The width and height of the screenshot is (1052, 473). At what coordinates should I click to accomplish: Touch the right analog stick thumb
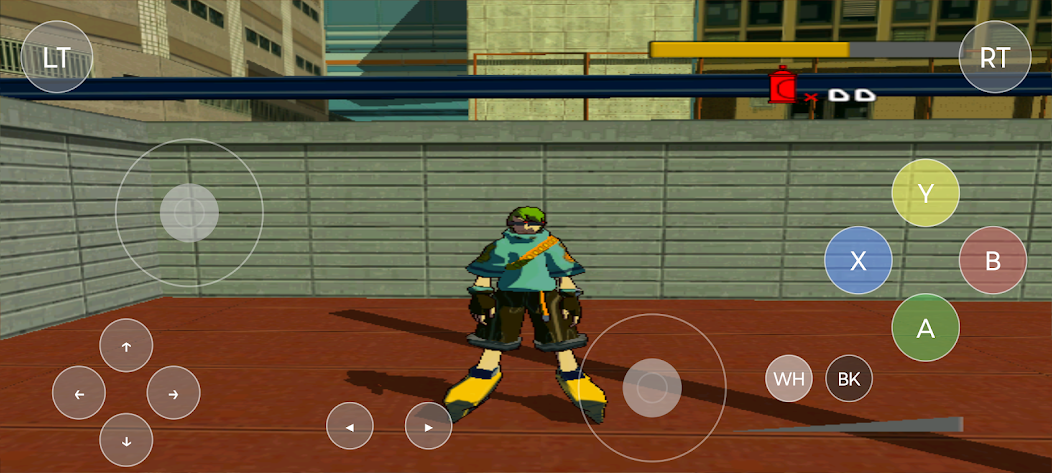[x=652, y=387]
